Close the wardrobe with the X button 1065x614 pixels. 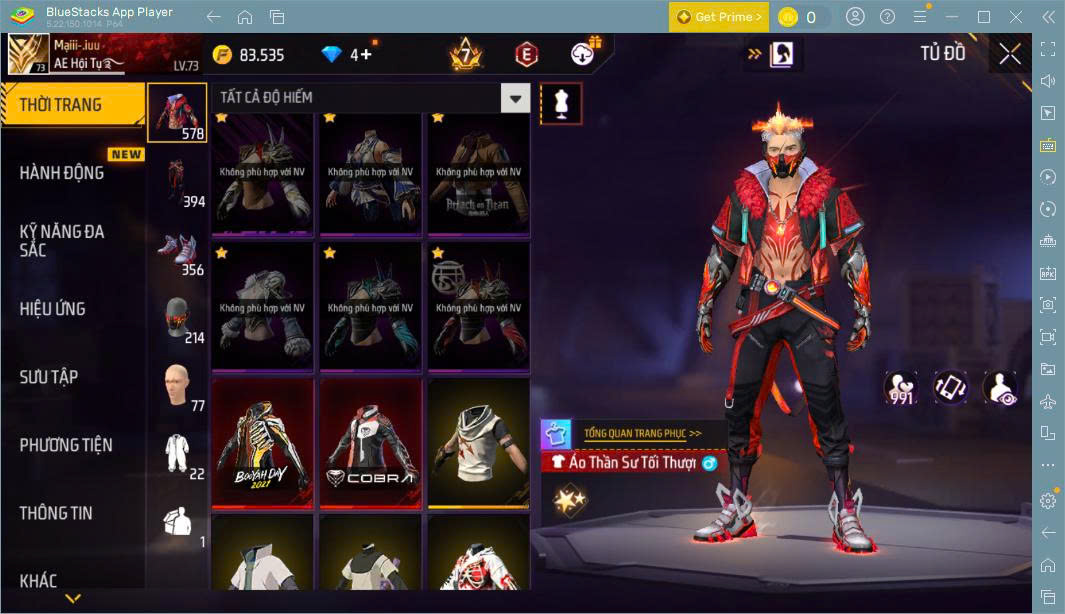1010,54
